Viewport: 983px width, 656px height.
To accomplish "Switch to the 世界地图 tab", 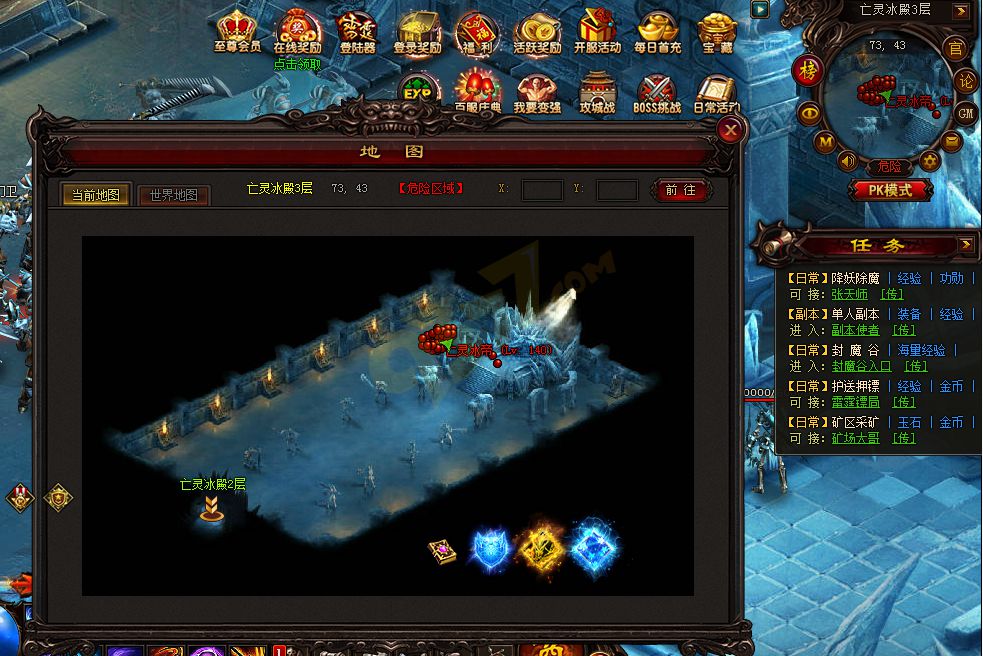I will click(174, 195).
